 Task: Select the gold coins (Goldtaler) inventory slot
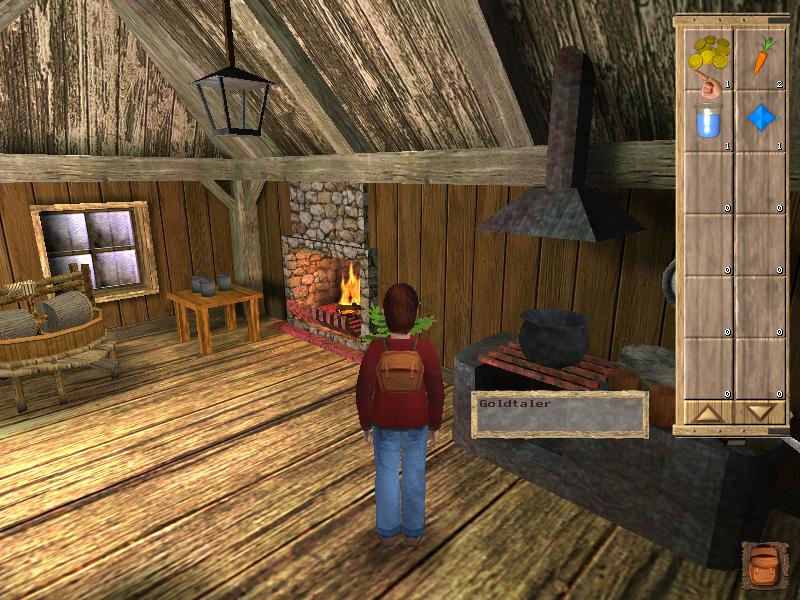pos(709,59)
